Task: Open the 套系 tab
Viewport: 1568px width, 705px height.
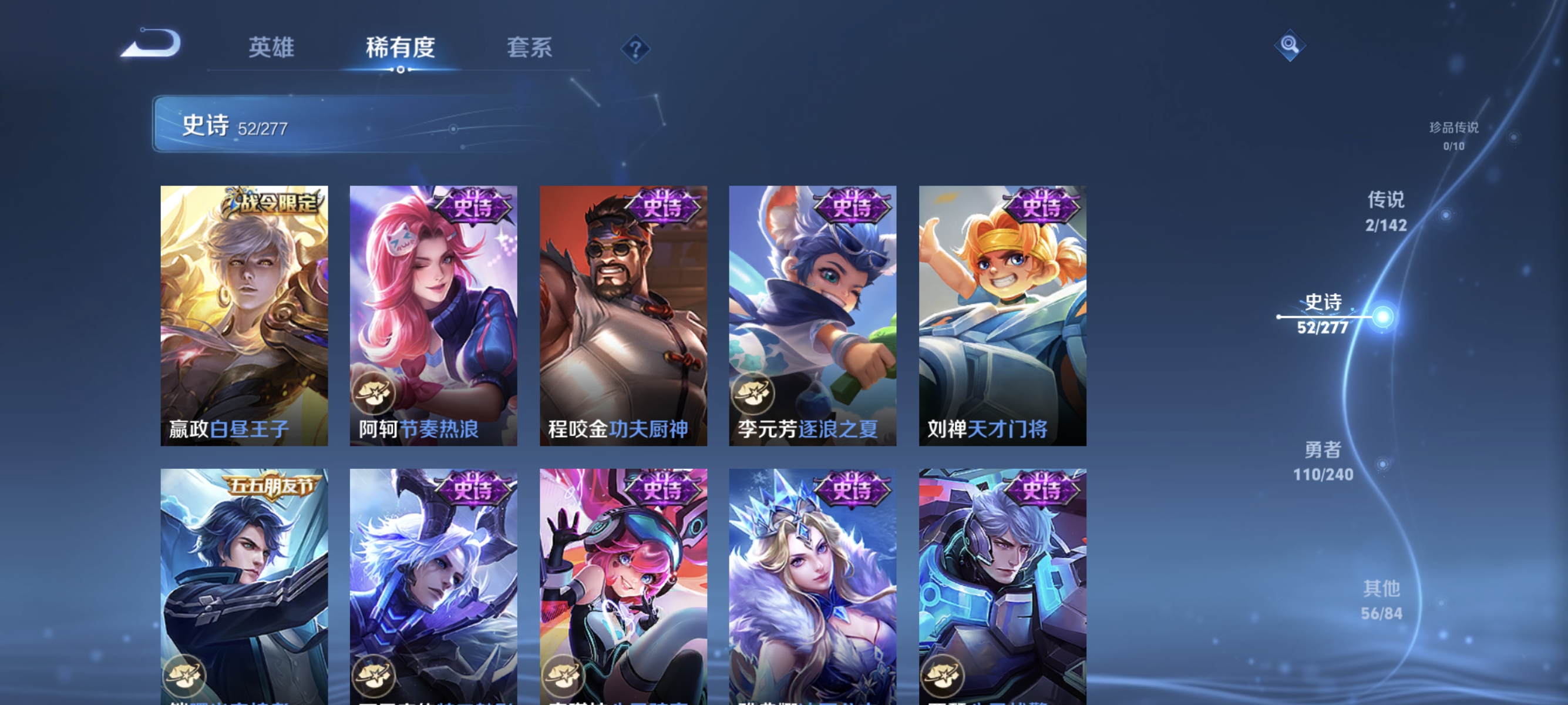Action: point(530,48)
